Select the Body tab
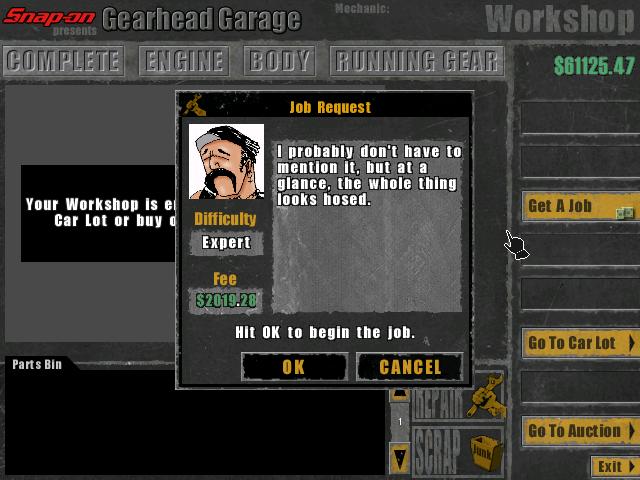 [280, 61]
